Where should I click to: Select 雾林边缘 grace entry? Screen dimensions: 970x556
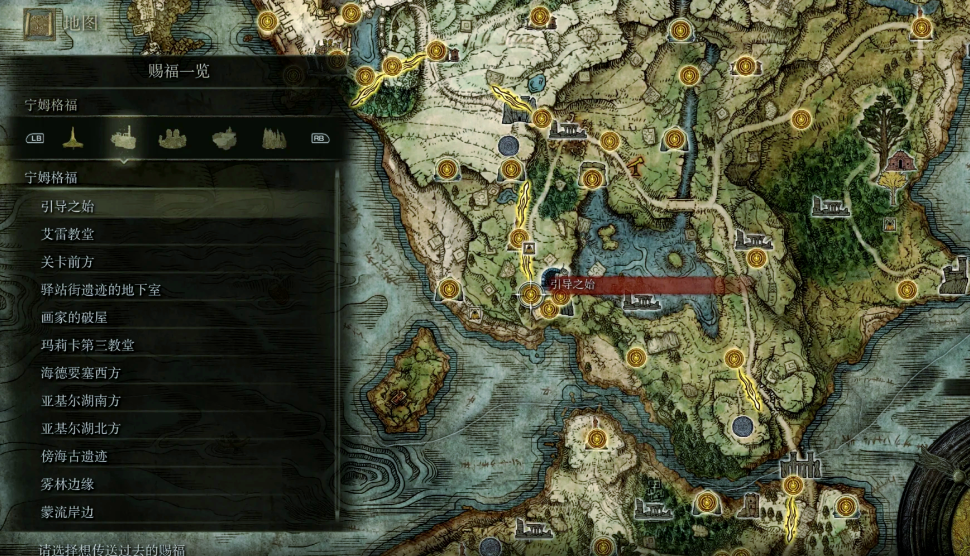[68, 484]
